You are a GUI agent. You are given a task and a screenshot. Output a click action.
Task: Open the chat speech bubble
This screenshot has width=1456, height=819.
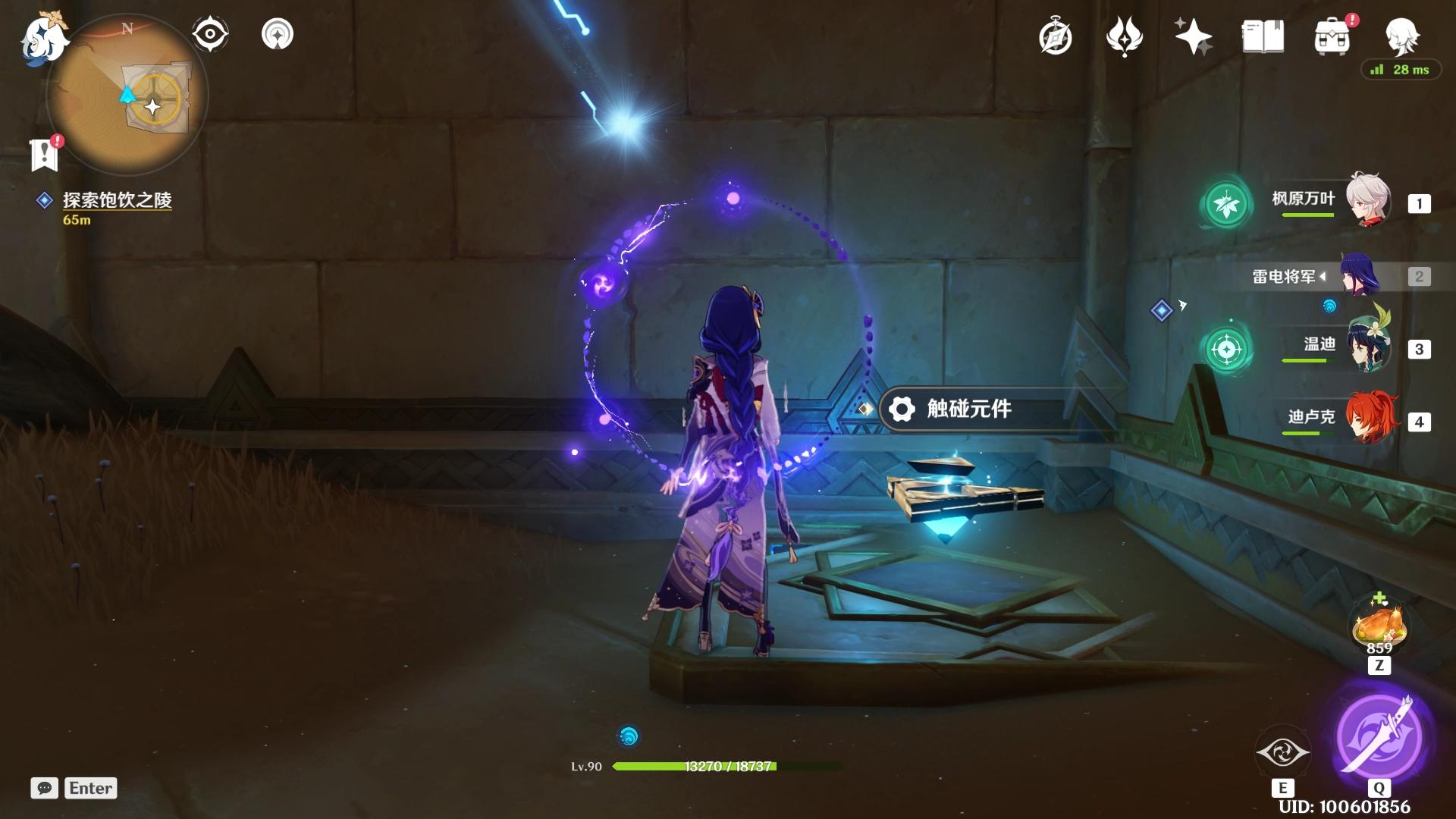coord(44,788)
